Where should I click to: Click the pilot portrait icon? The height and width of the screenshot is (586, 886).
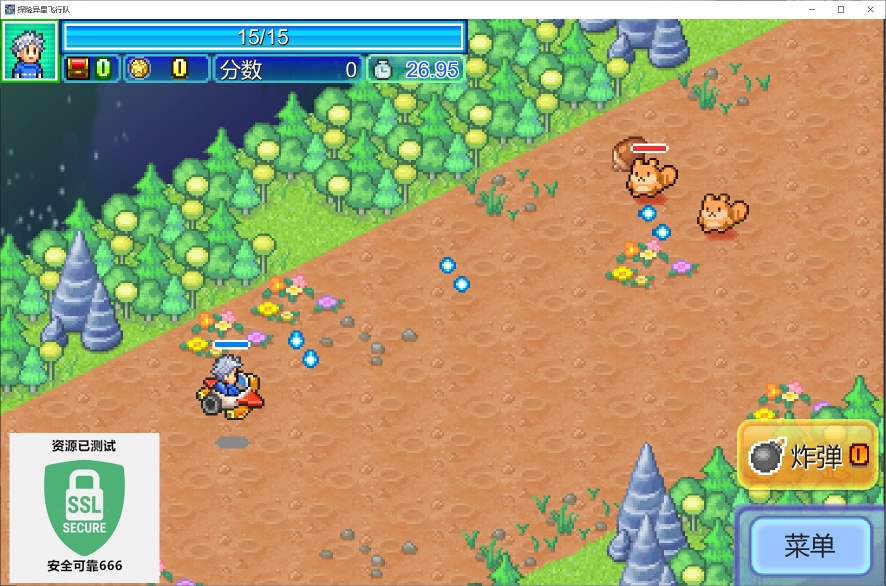click(x=29, y=51)
